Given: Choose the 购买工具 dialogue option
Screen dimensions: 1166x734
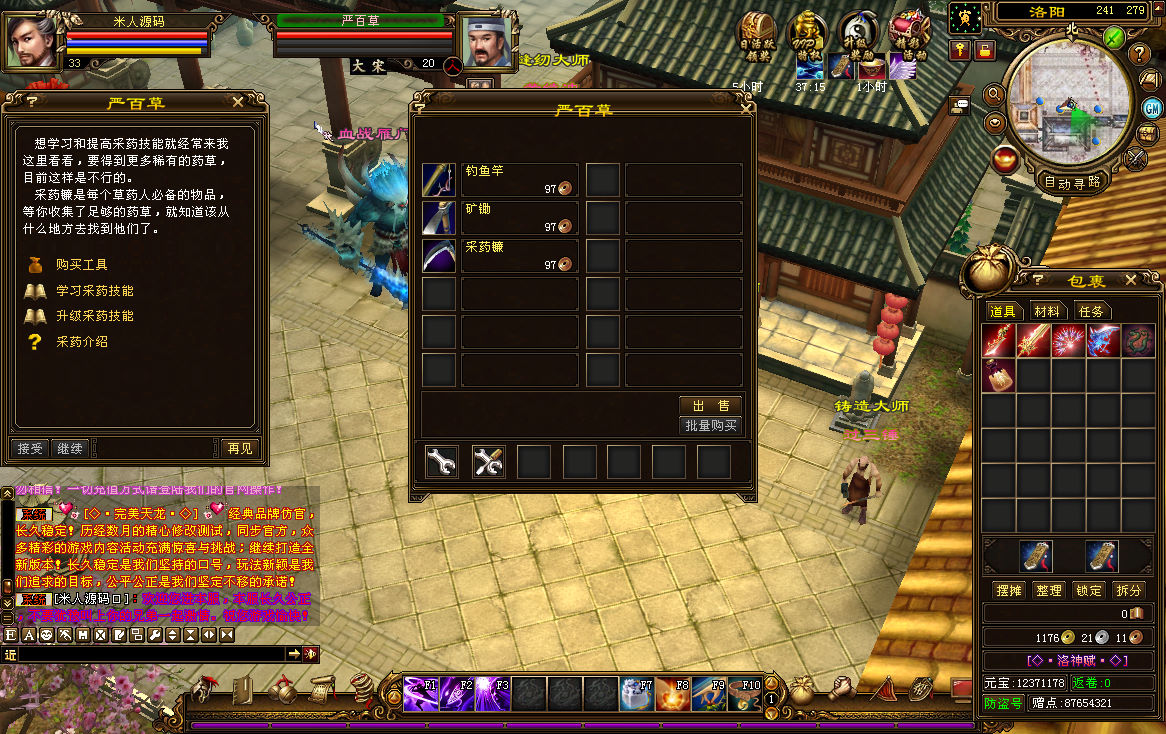Looking at the screenshot, I should [81, 265].
